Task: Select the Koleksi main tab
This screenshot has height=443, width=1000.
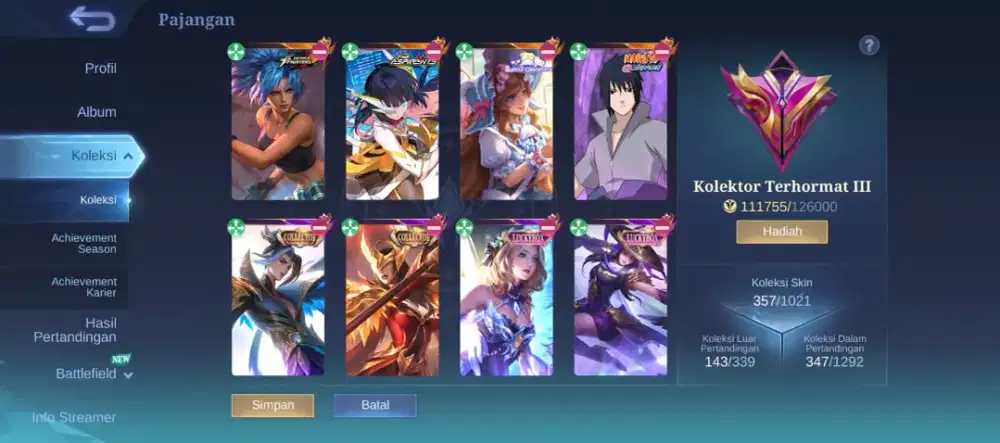Action: click(x=93, y=156)
